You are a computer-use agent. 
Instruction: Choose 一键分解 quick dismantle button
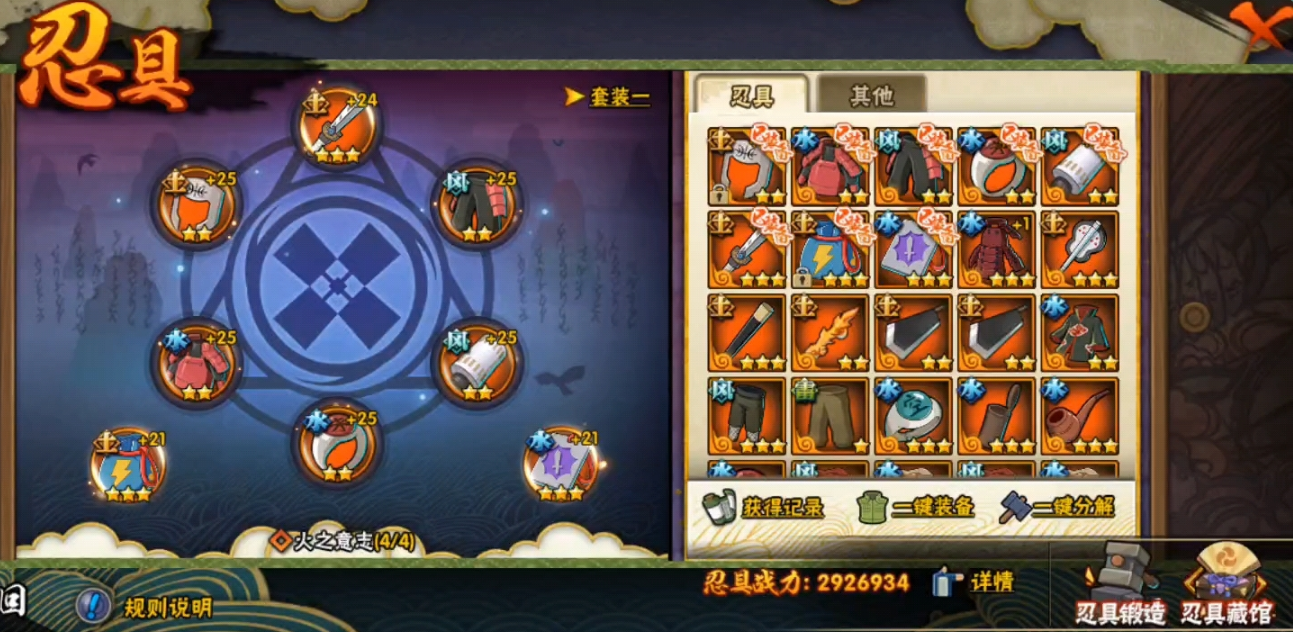(1057, 506)
